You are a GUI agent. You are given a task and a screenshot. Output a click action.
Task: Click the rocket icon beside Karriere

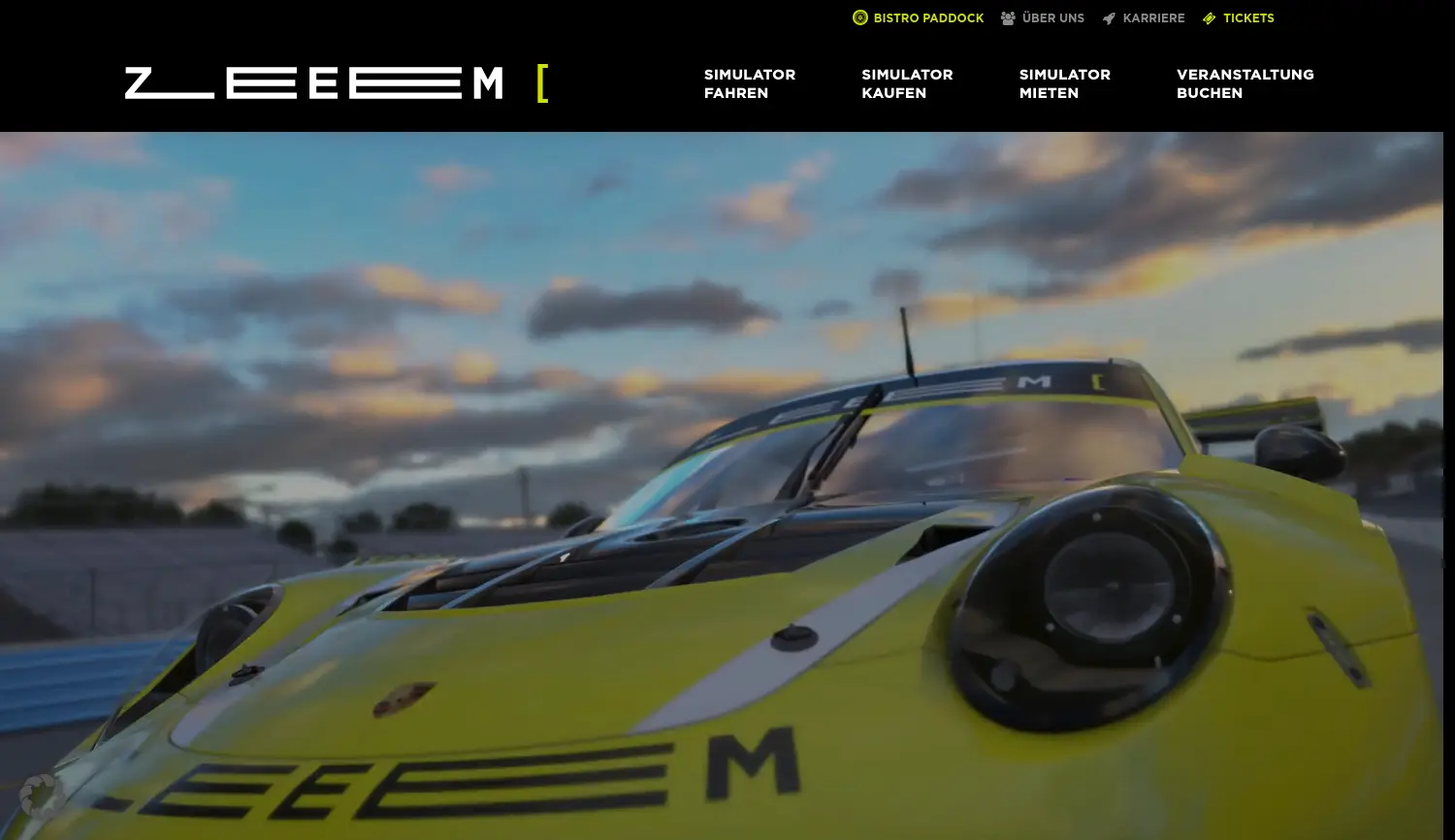[1109, 17]
